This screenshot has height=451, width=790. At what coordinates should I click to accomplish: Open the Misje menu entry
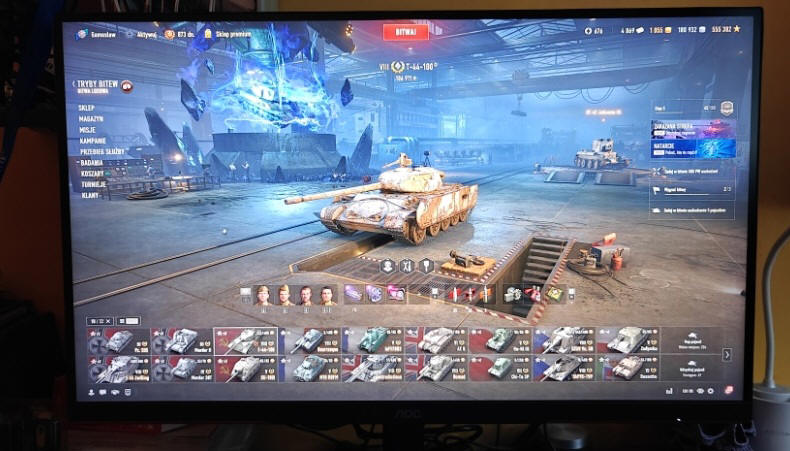(x=87, y=129)
